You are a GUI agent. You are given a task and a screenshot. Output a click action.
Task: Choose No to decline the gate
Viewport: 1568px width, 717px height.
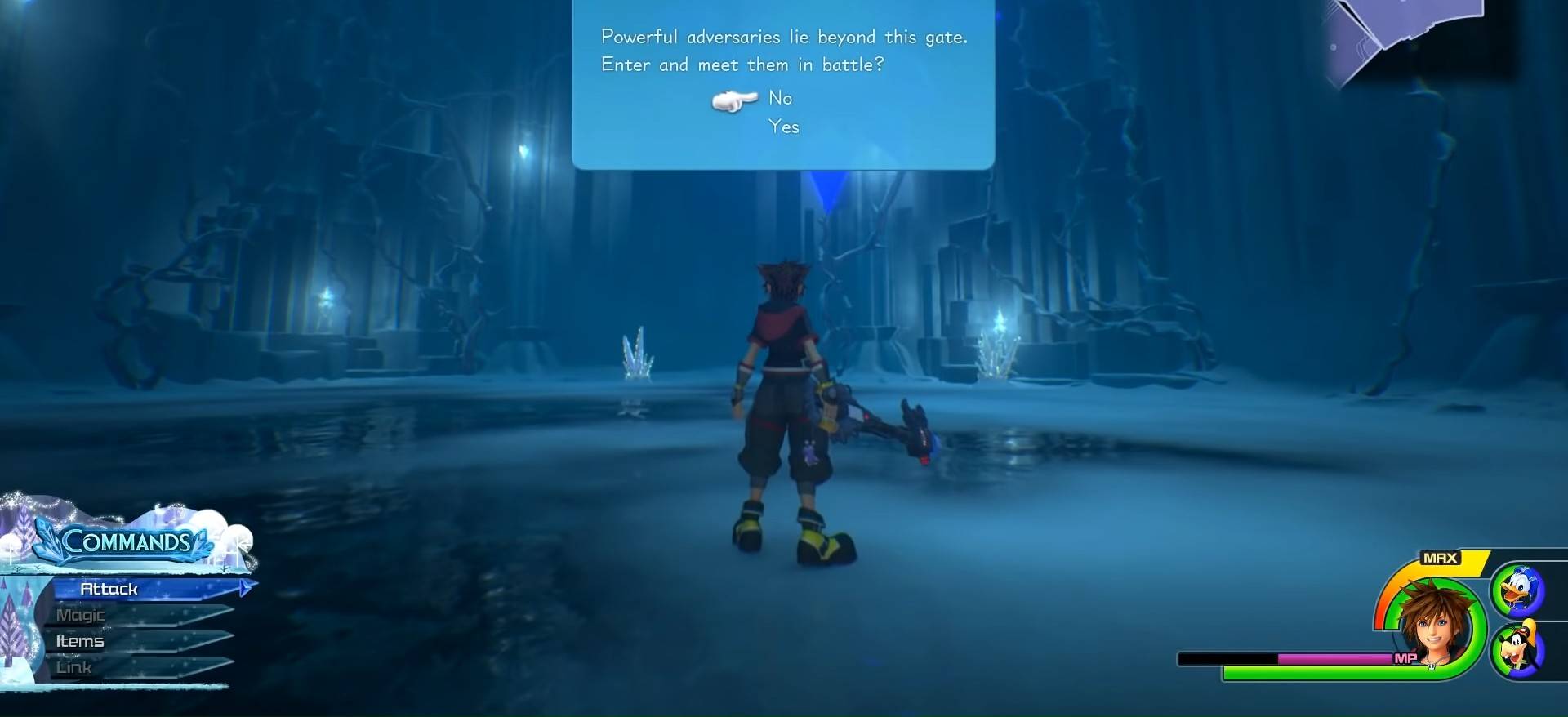pos(780,98)
